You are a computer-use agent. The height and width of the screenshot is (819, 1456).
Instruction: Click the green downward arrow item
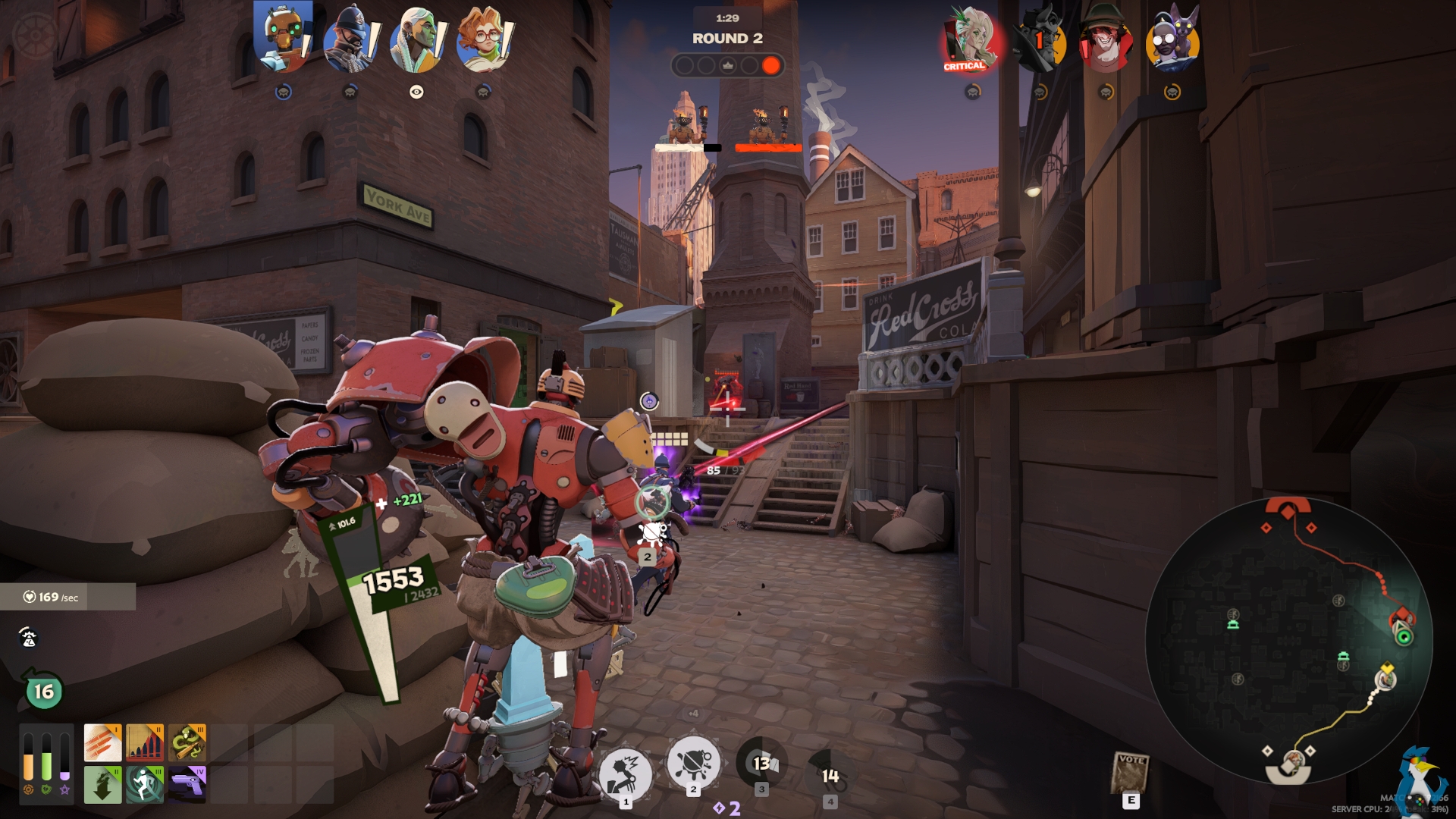[x=102, y=784]
